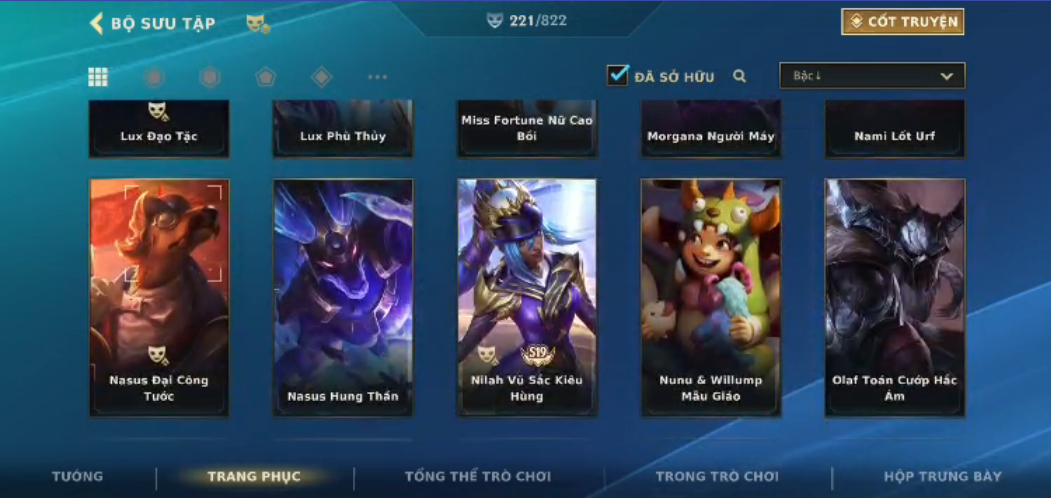Open the Tổng Thể Trò Chơi tab
Screen dimensions: 1051x498
coord(478,477)
